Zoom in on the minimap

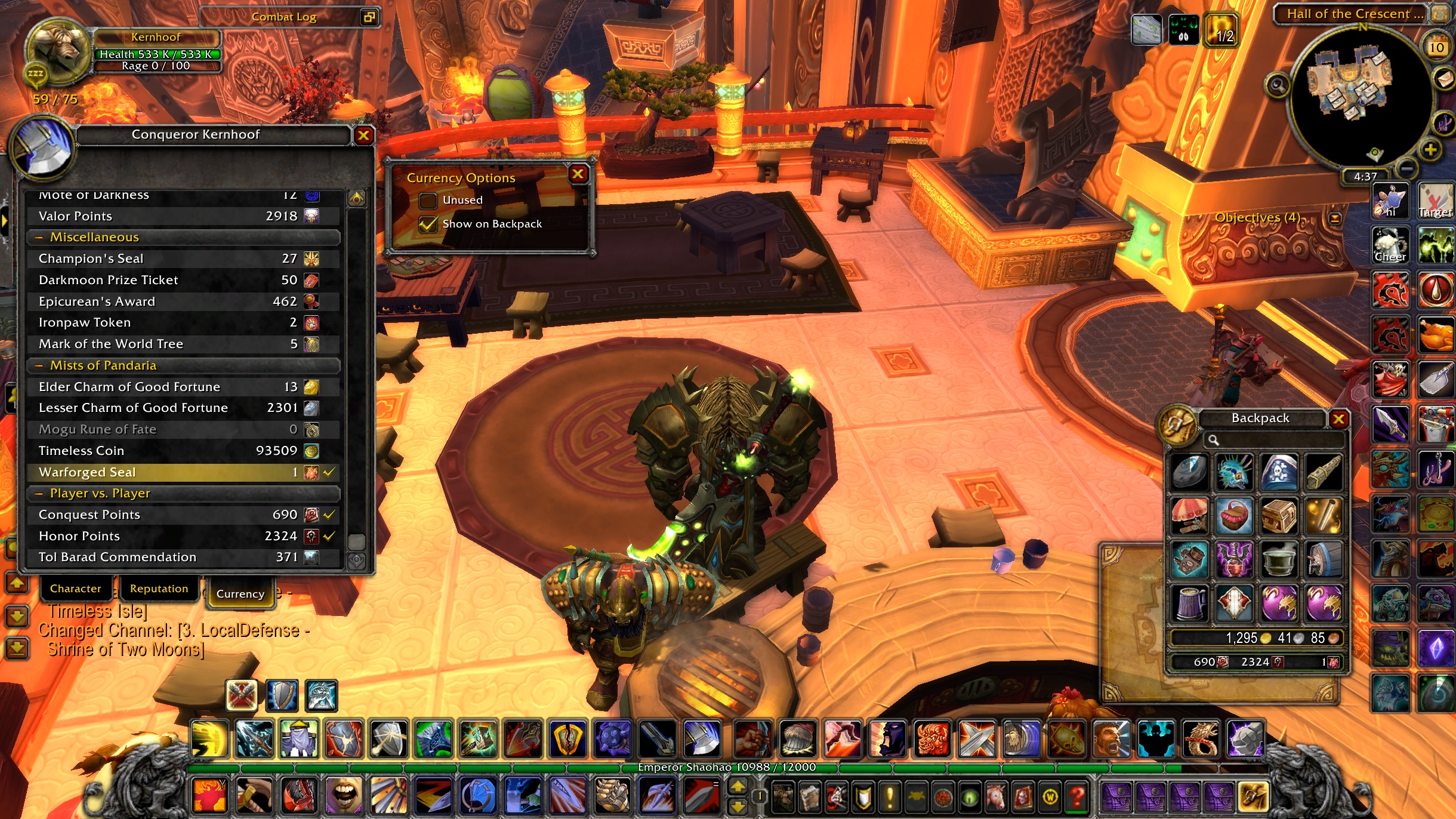(1430, 150)
